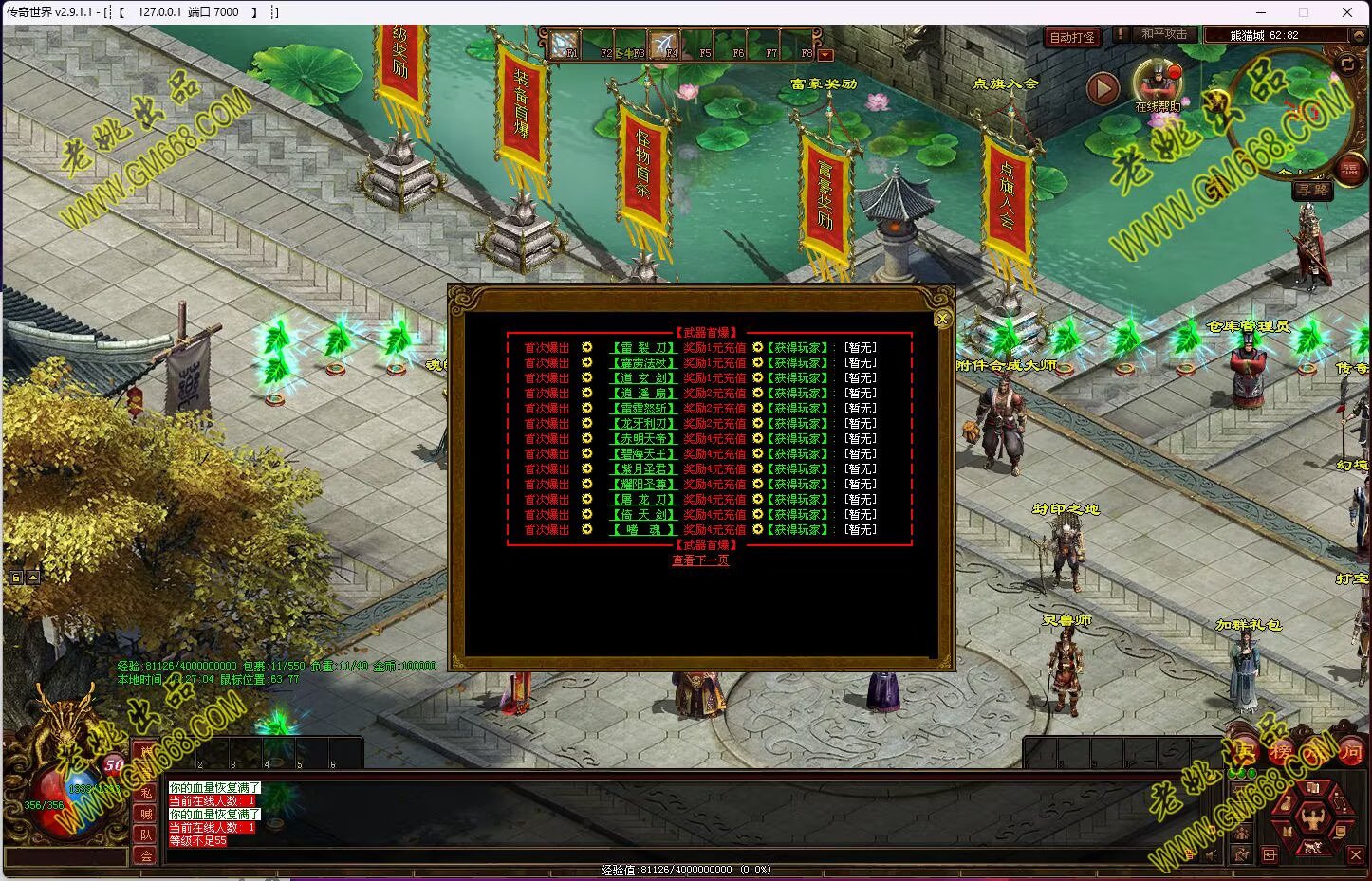The height and width of the screenshot is (881, 1372).
Task: Click the 倚天剑 weapon entry
Action: tap(642, 515)
